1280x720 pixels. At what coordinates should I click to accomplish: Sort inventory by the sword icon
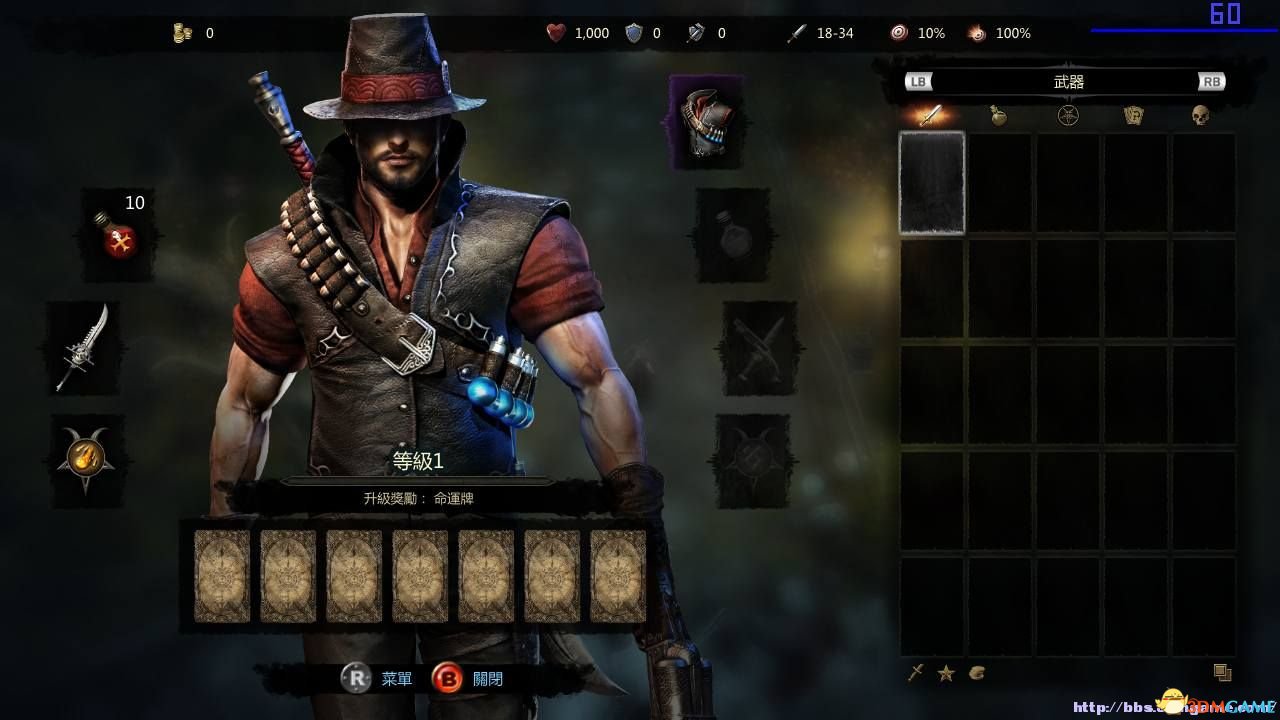(x=915, y=673)
